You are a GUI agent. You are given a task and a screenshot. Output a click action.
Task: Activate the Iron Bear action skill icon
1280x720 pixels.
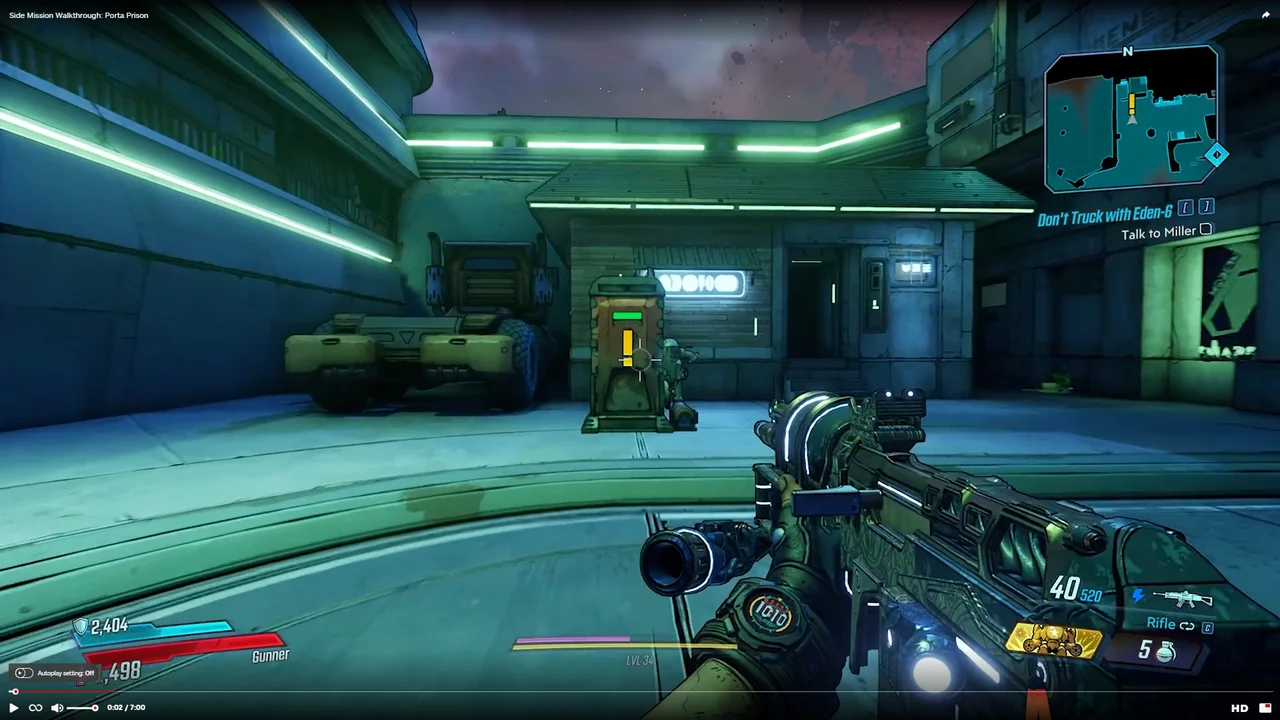[1054, 642]
